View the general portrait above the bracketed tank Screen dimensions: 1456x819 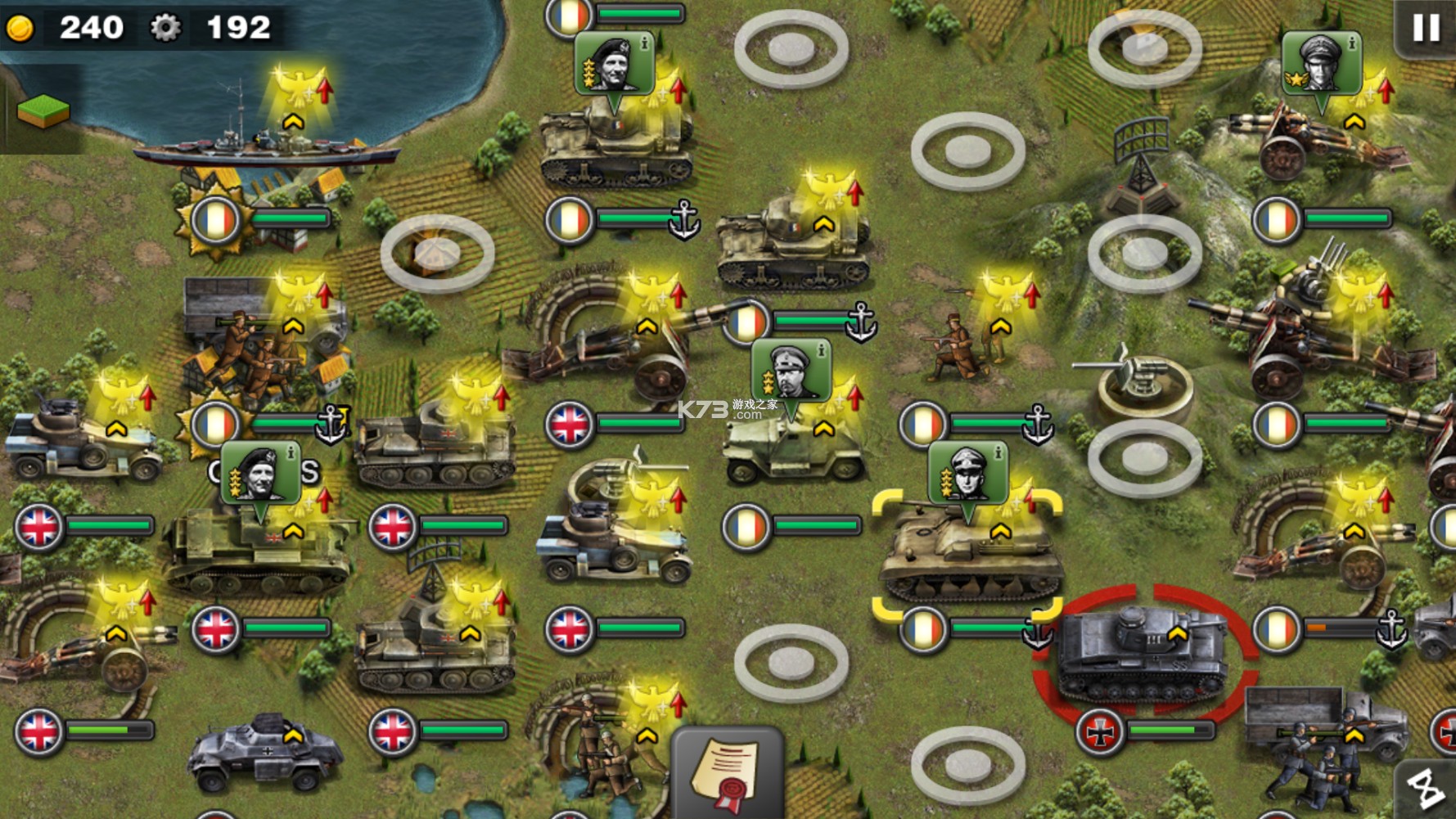967,474
